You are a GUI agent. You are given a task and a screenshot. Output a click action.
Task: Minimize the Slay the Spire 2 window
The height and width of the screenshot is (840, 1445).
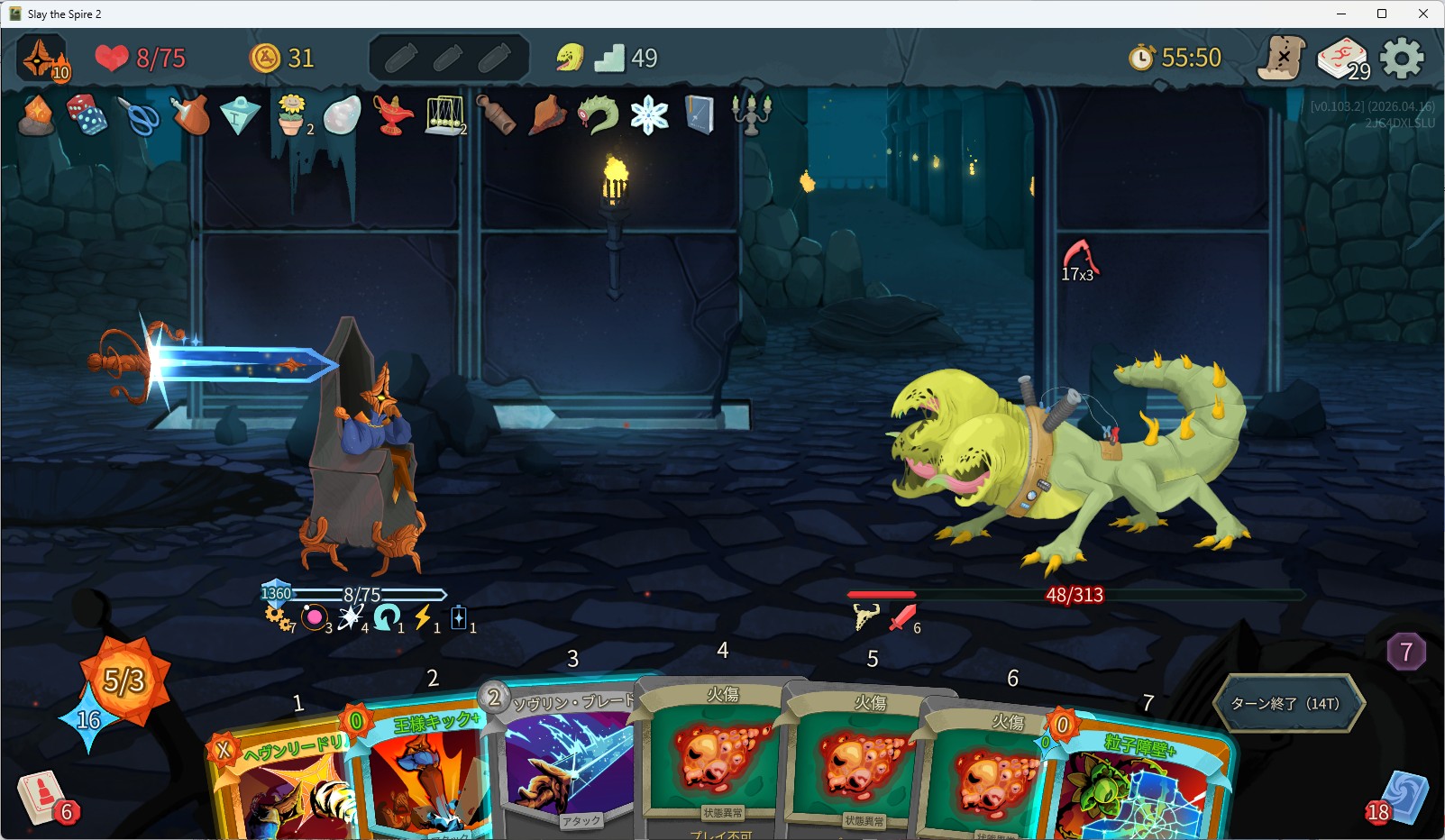click(x=1340, y=14)
